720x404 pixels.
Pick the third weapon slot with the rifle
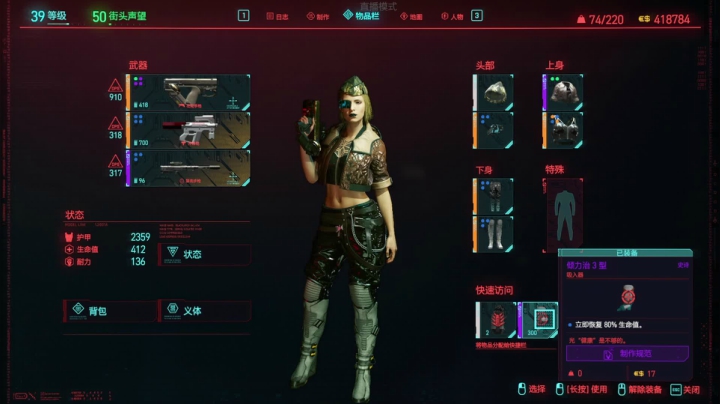[x=187, y=168]
